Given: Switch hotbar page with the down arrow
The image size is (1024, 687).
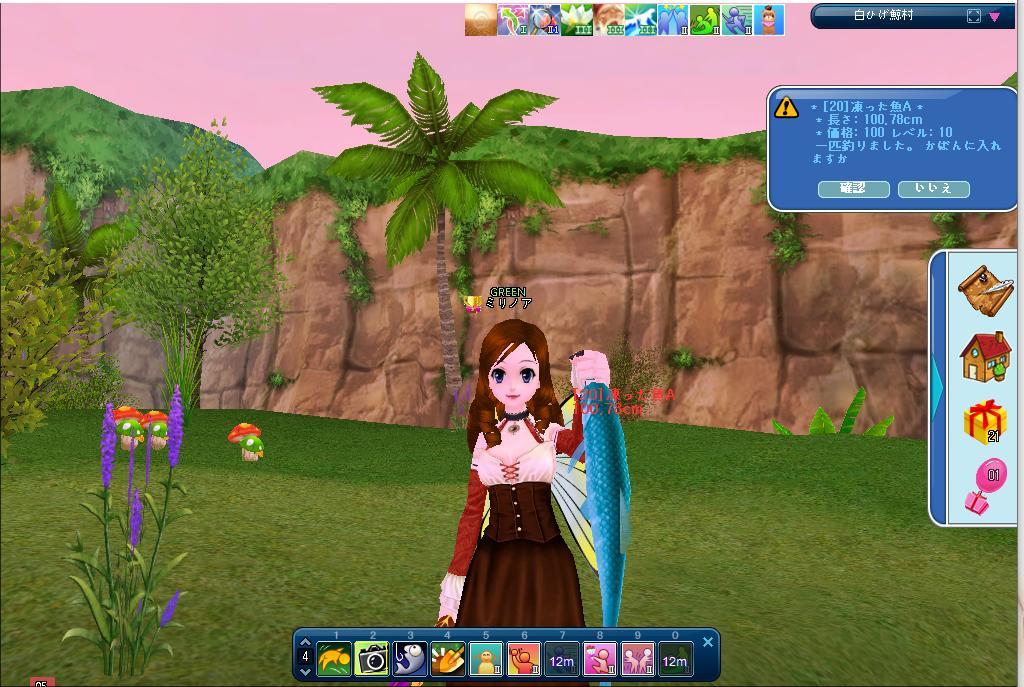Looking at the screenshot, I should tap(305, 671).
